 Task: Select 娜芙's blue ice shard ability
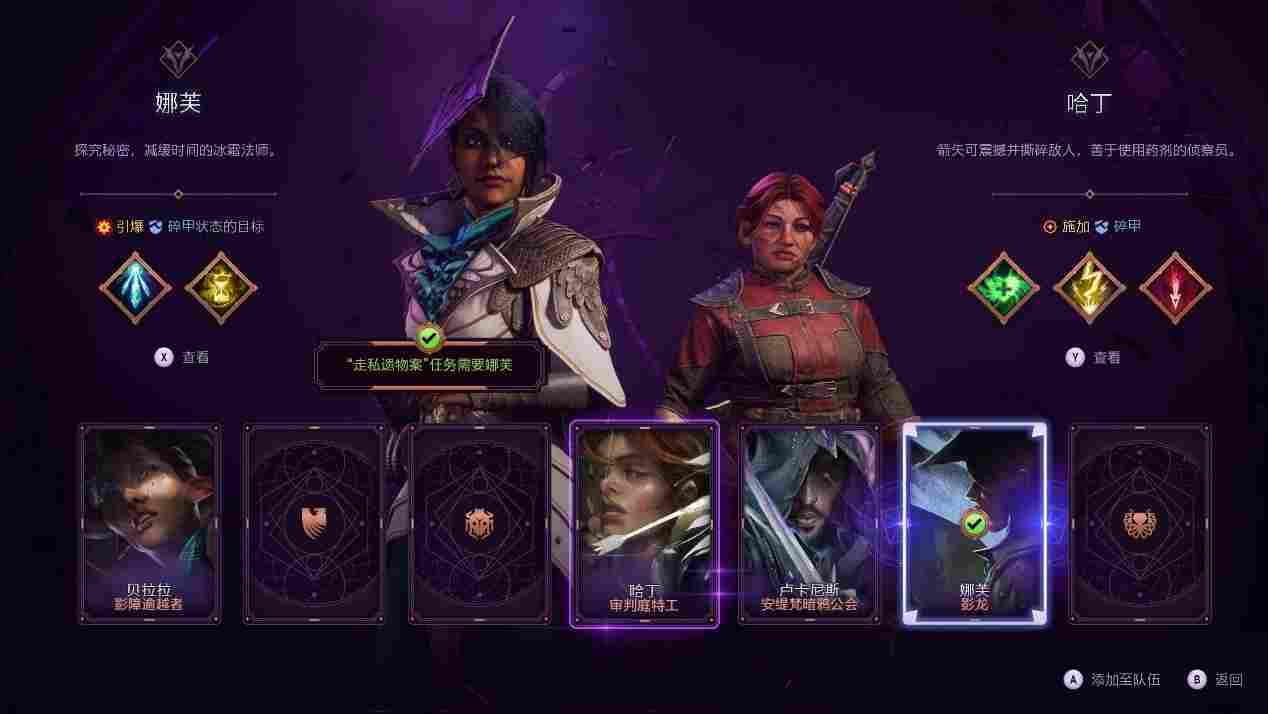(x=135, y=288)
